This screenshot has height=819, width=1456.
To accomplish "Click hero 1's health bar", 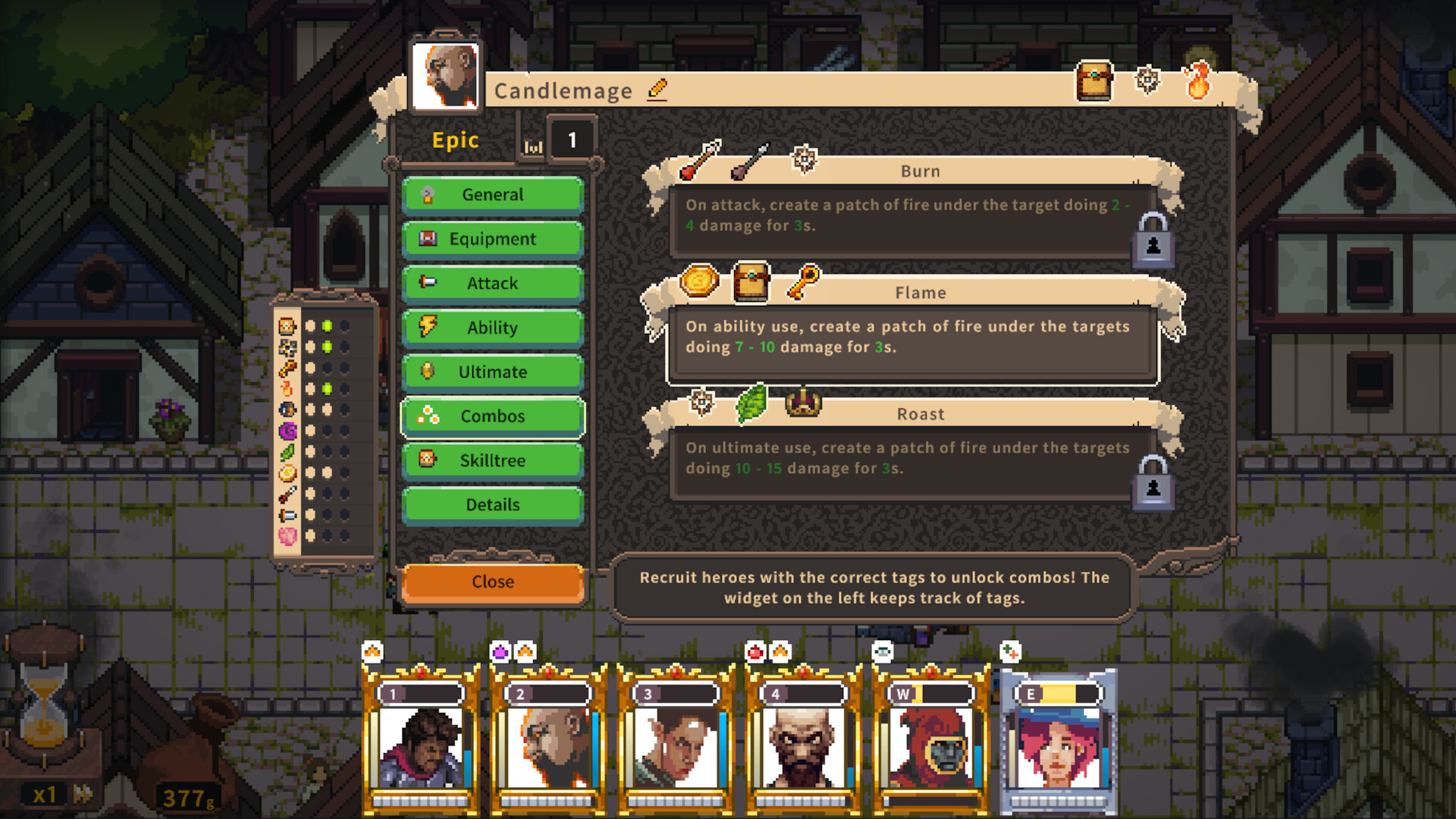I will coord(422,692).
